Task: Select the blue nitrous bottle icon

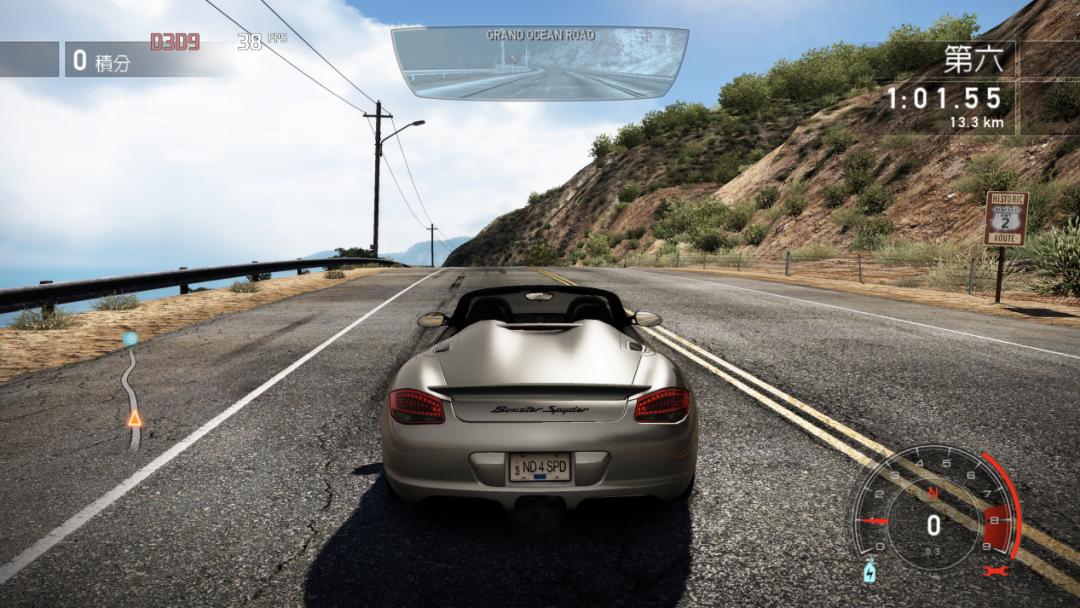Action: pyautogui.click(x=870, y=571)
